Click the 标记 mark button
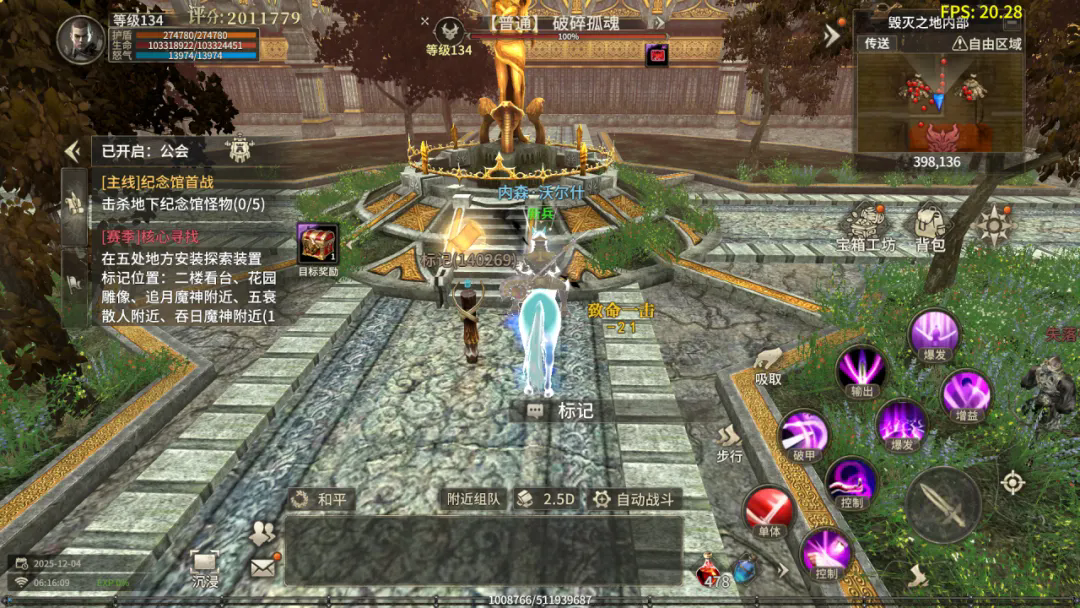 (561, 410)
